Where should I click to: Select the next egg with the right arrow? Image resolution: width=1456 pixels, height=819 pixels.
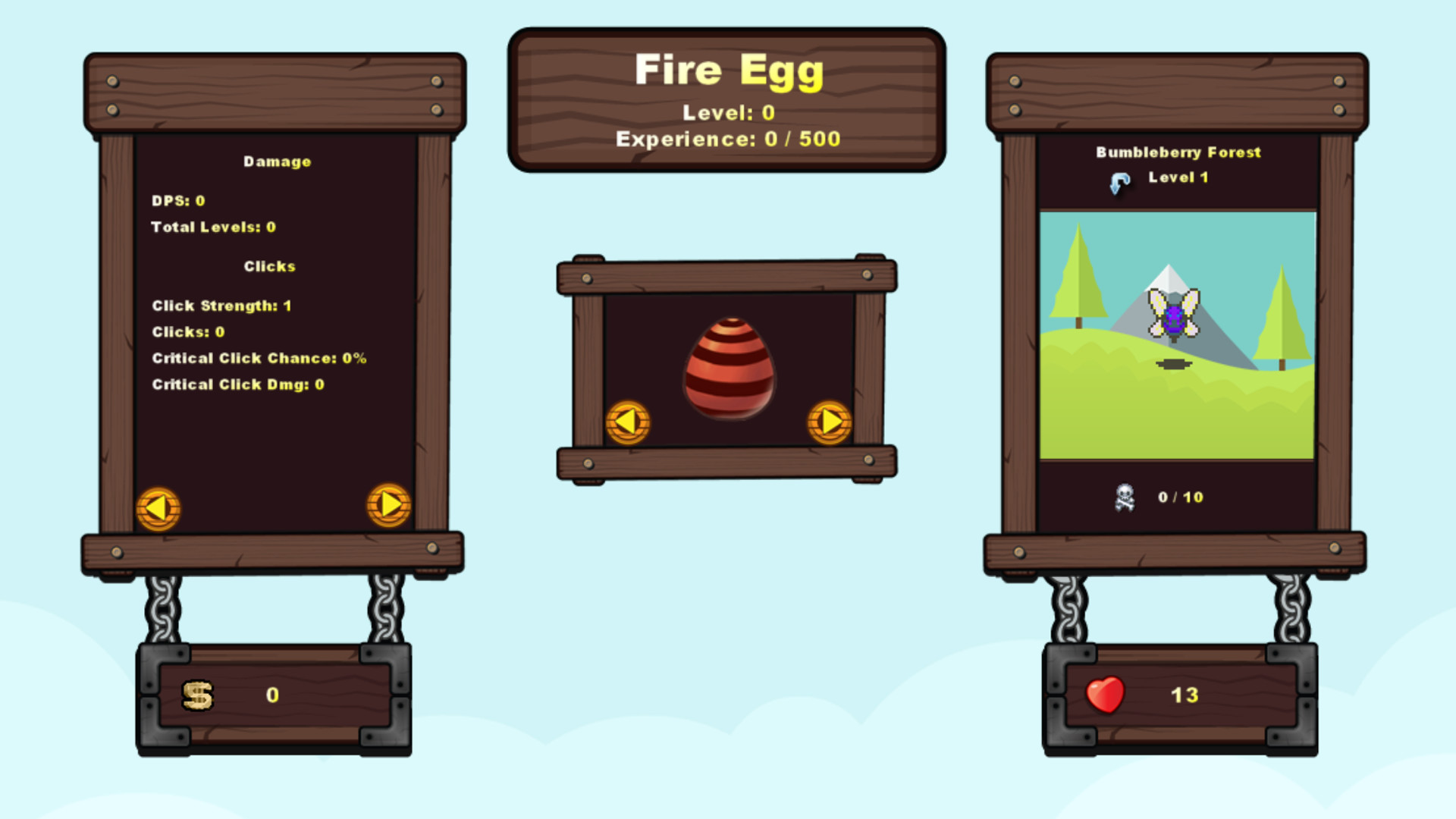click(829, 422)
